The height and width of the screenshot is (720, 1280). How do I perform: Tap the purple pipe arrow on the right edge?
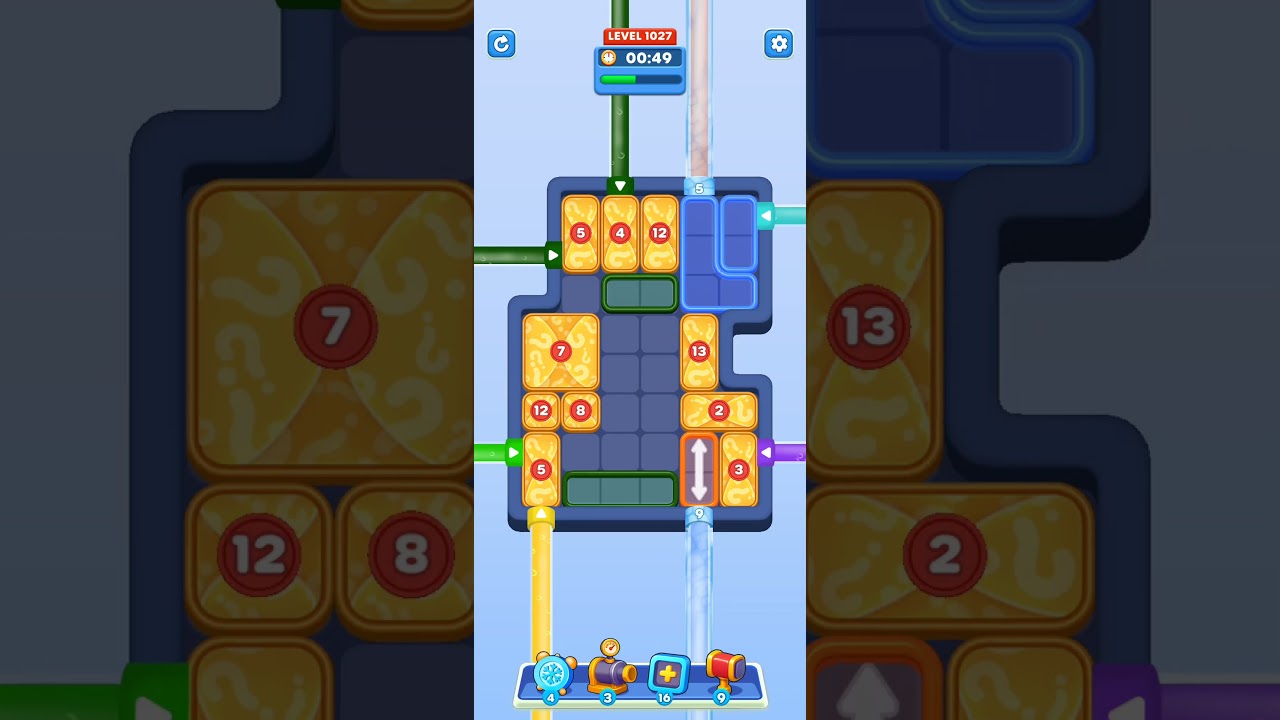(766, 452)
